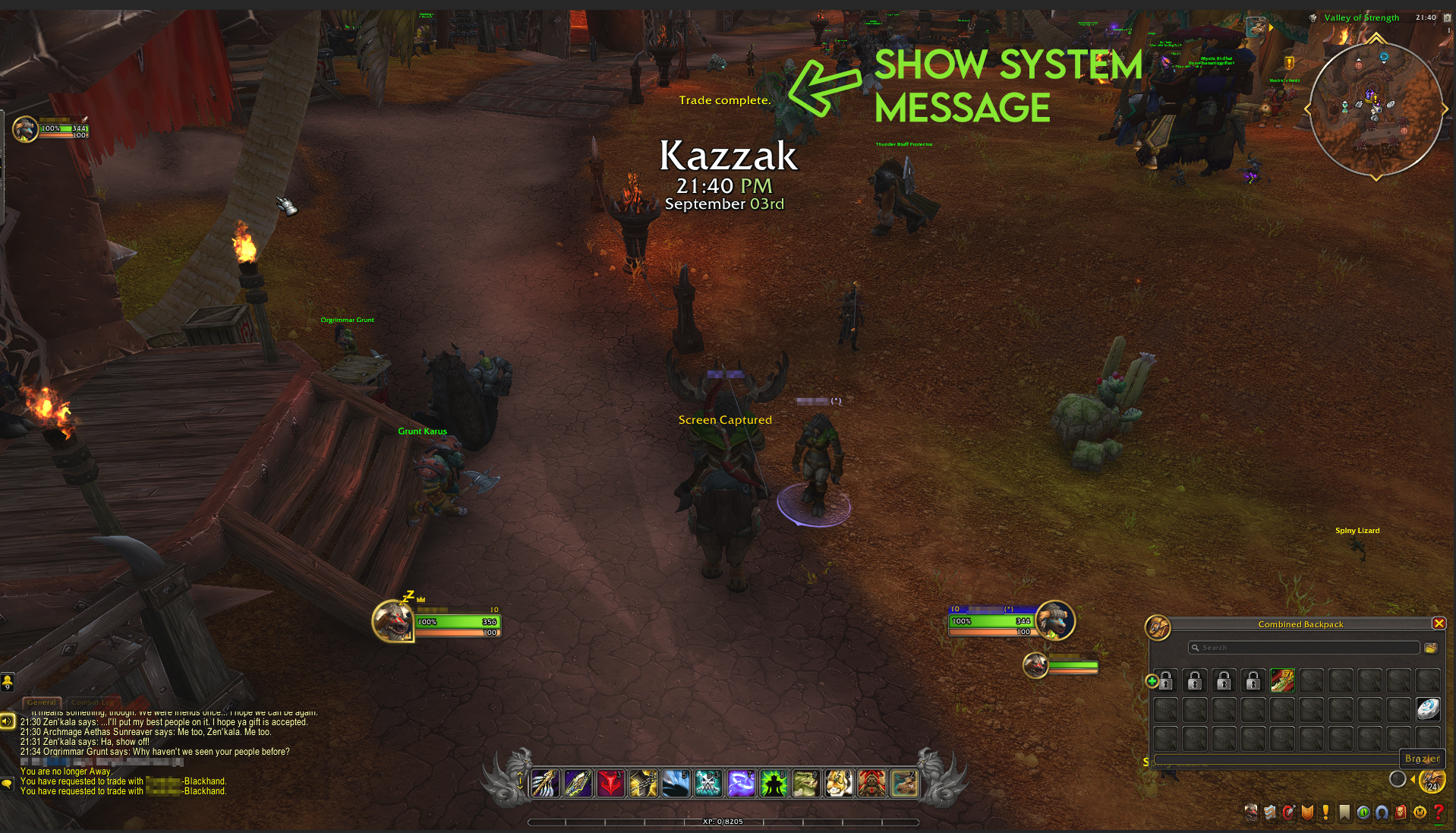This screenshot has height=833, width=1456.
Task: Open the backpack button showing 24 slots
Action: pyautogui.click(x=1432, y=780)
